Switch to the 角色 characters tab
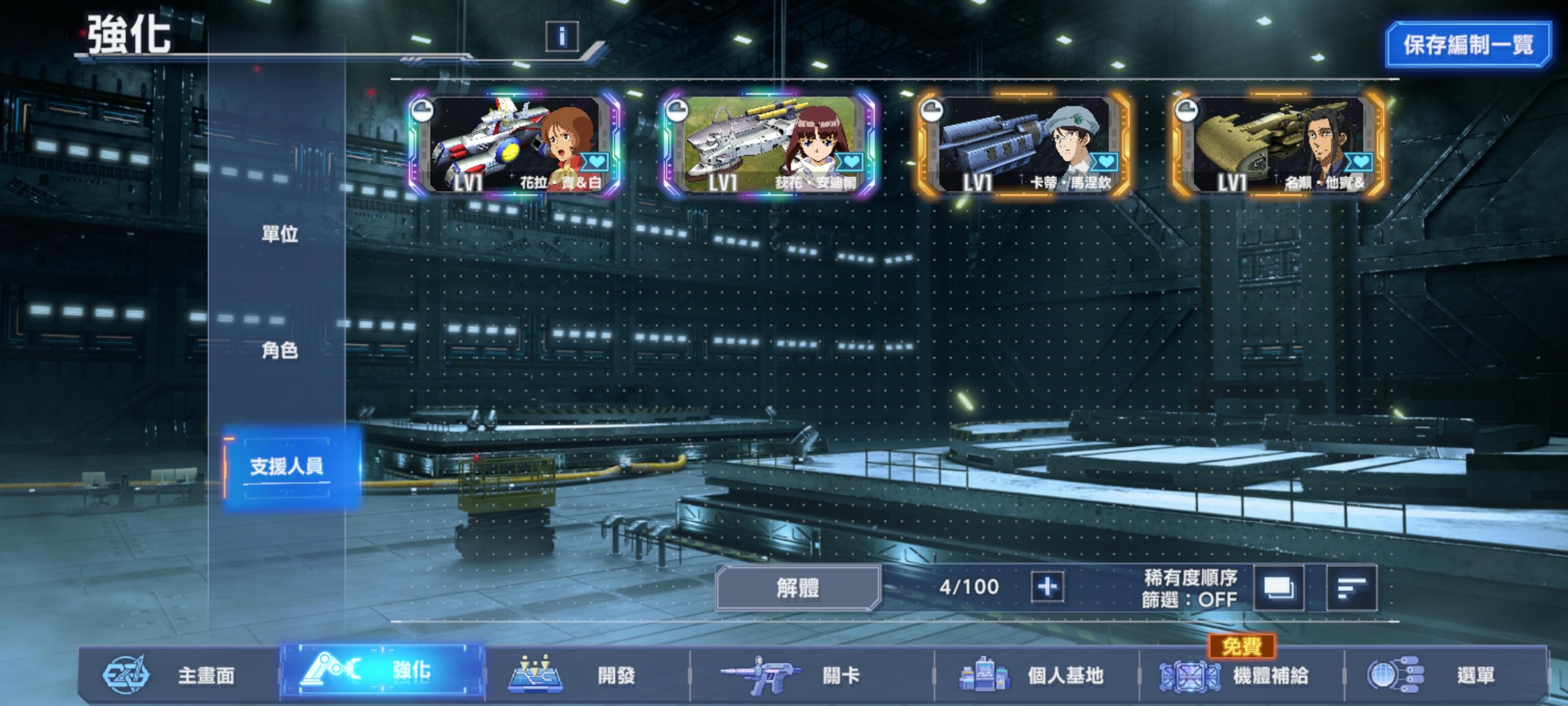Screen dimensions: 1568x706 pos(279,350)
